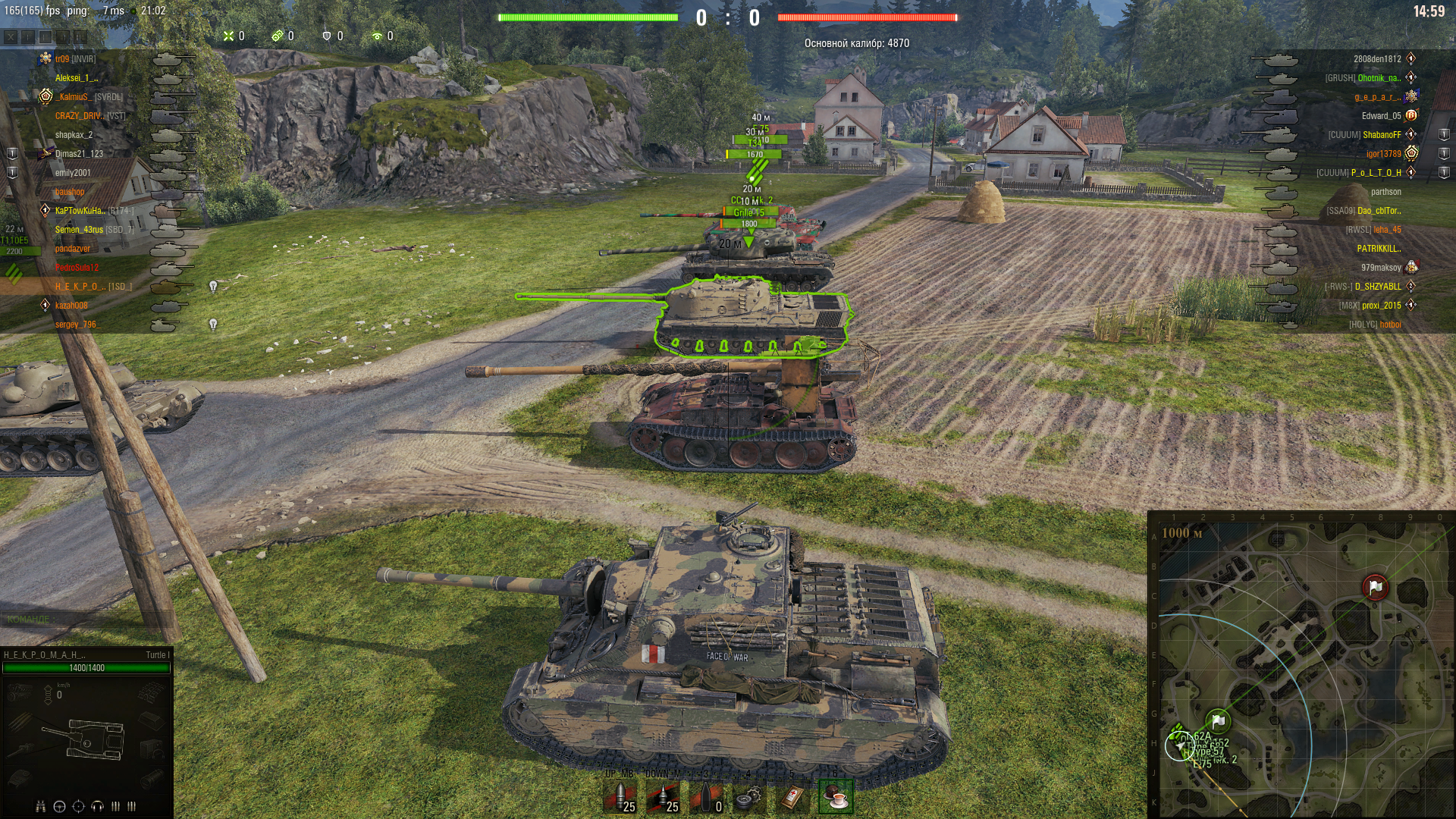
Task: Click the green allied base flag on minimap
Action: (1218, 720)
